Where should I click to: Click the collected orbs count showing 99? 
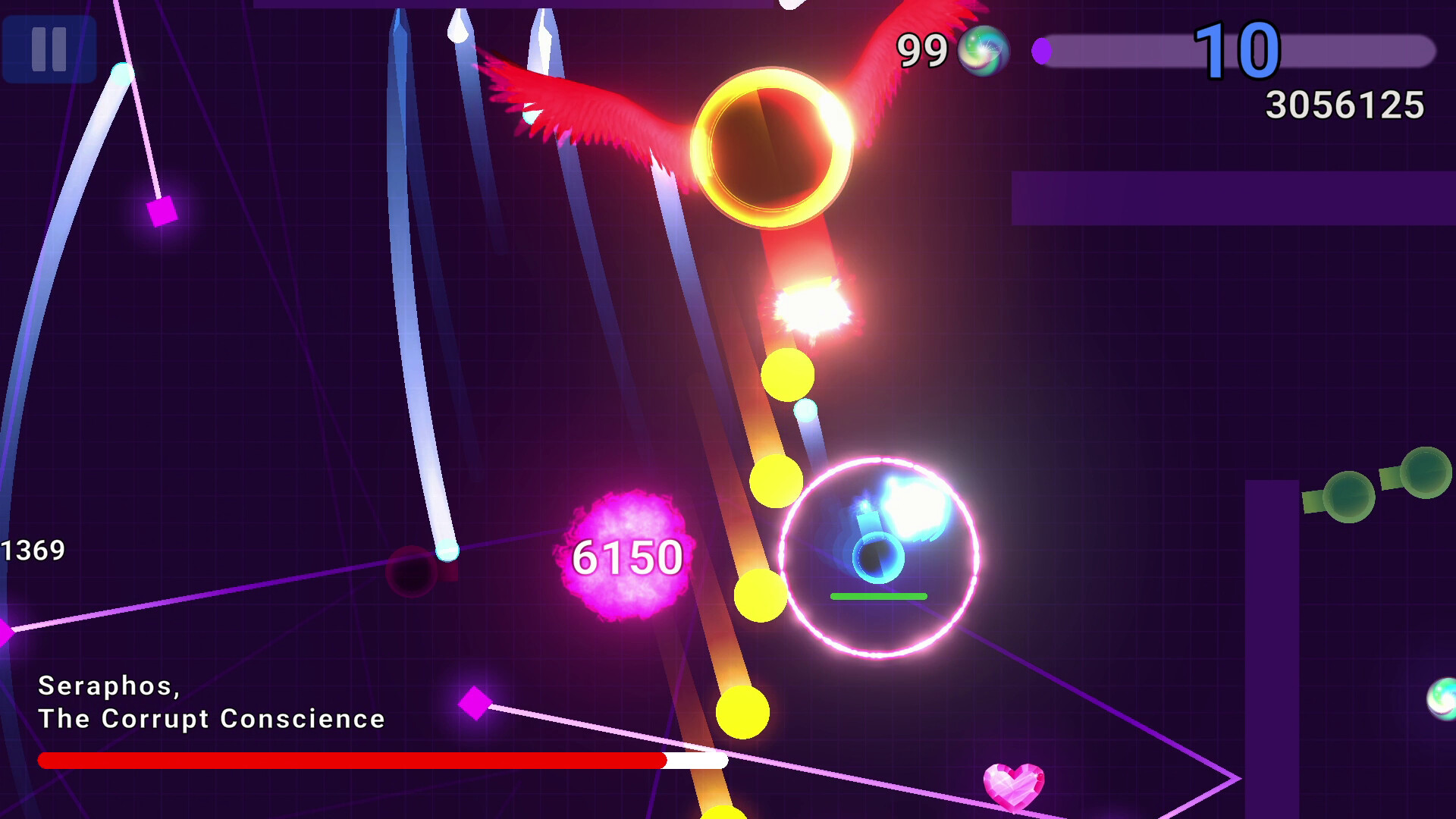tap(920, 50)
